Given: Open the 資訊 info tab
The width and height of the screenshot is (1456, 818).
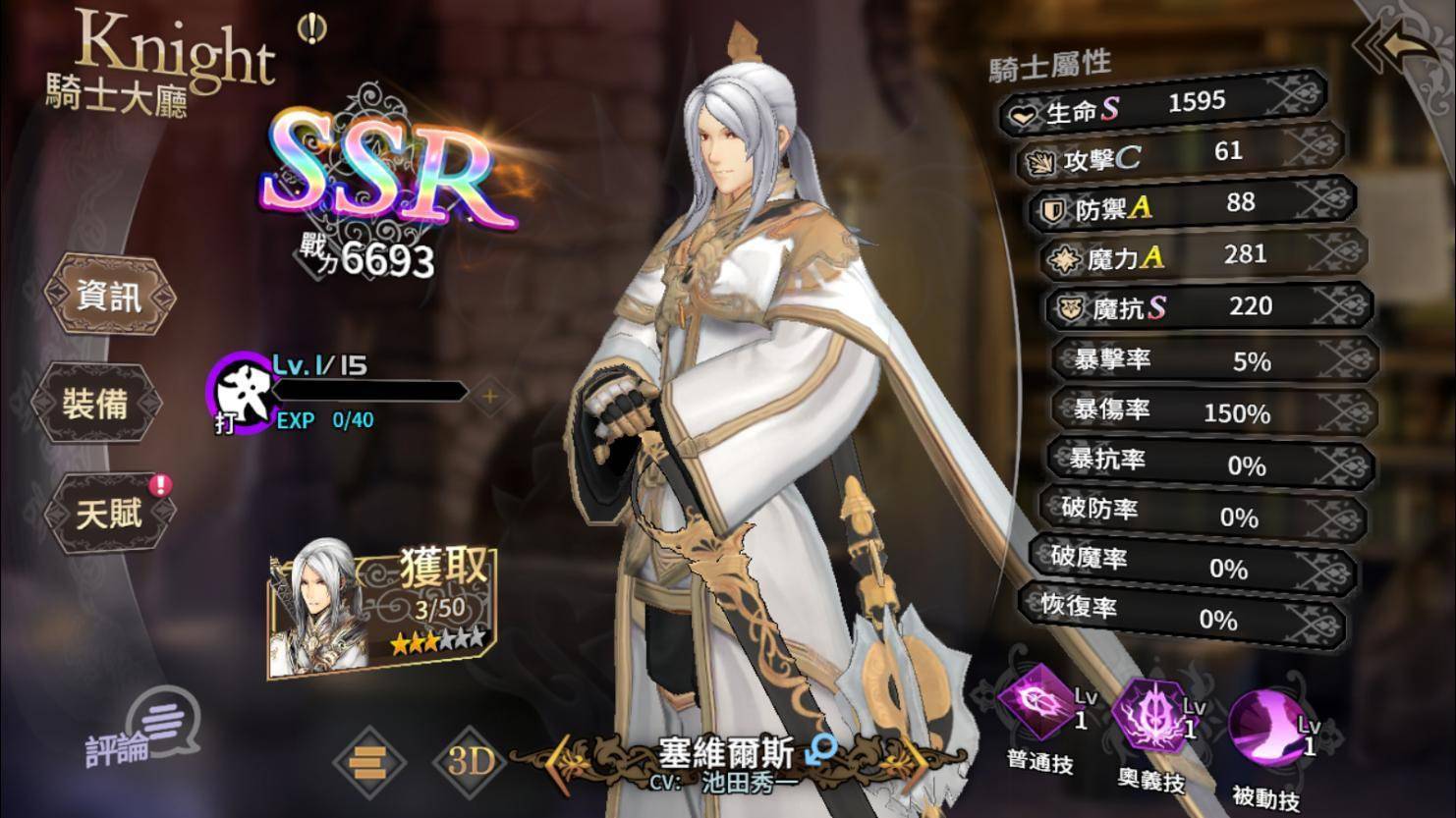Looking at the screenshot, I should 109,296.
